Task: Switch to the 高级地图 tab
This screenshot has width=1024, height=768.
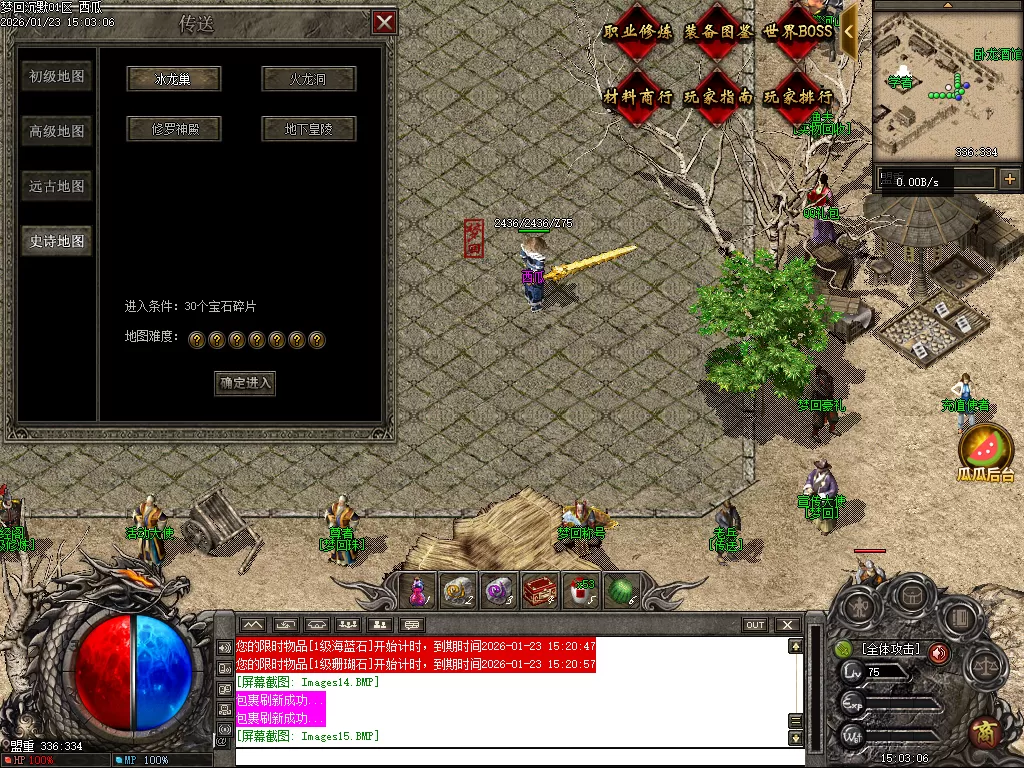Action: (x=57, y=131)
